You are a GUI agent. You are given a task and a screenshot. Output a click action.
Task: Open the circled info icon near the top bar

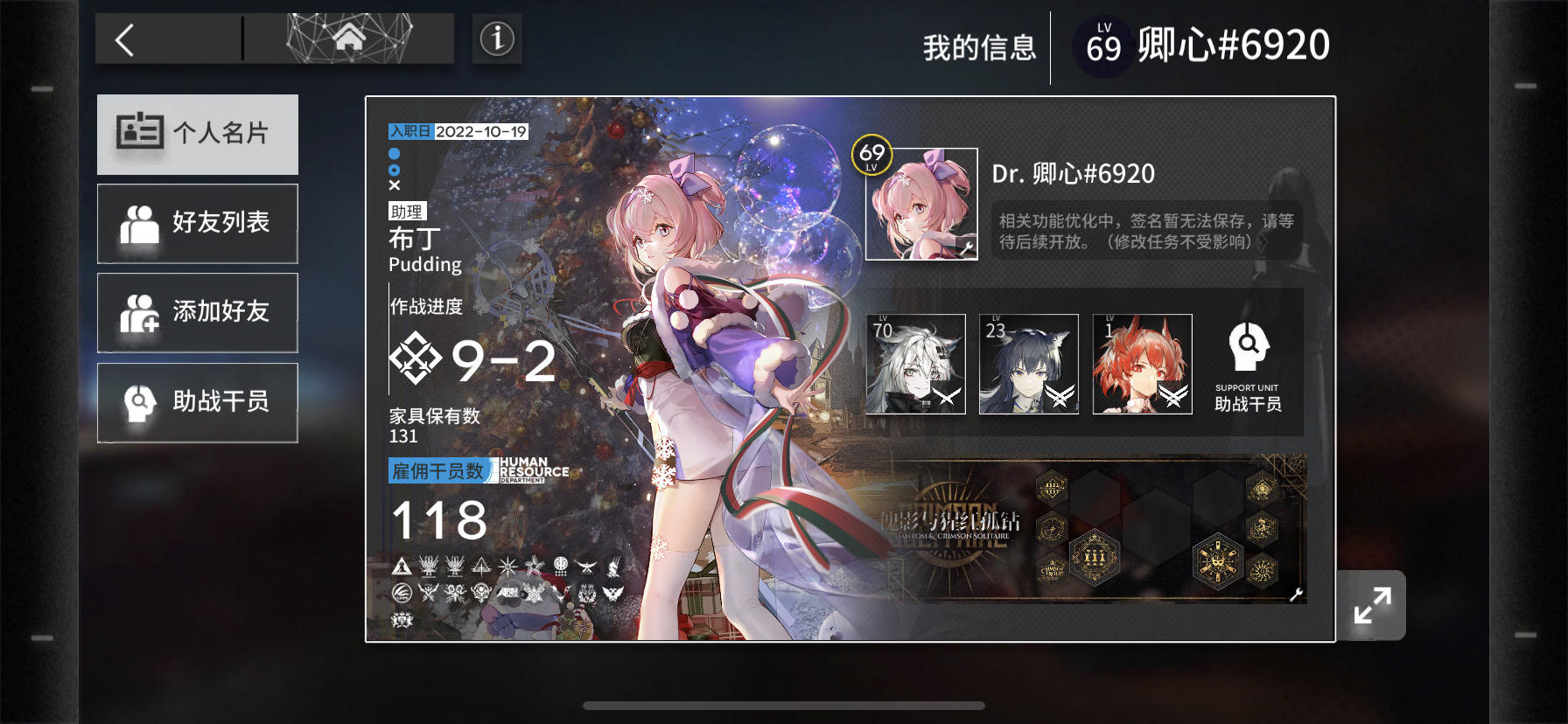(497, 39)
